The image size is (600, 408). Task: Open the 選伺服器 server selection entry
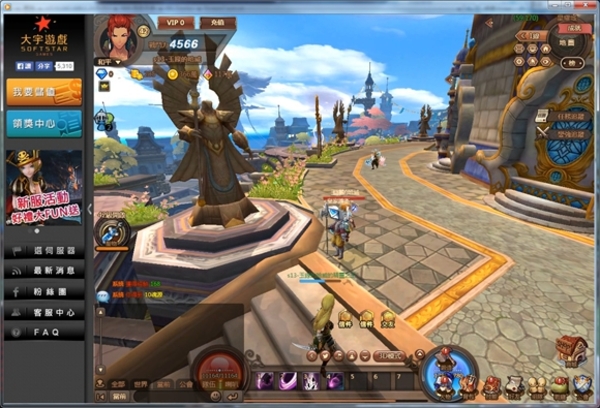[44, 252]
